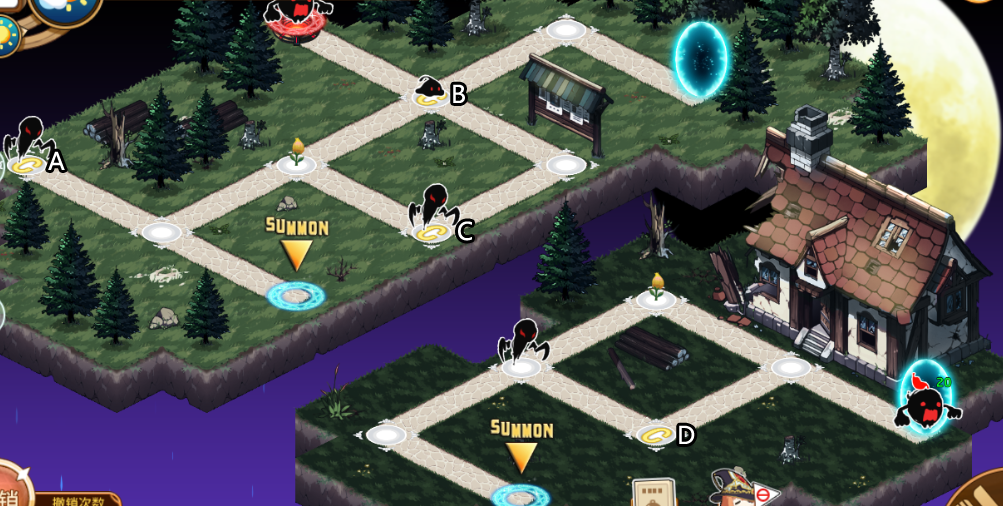Select the coin tile labeled B
This screenshot has height=506, width=1003.
[x=432, y=97]
